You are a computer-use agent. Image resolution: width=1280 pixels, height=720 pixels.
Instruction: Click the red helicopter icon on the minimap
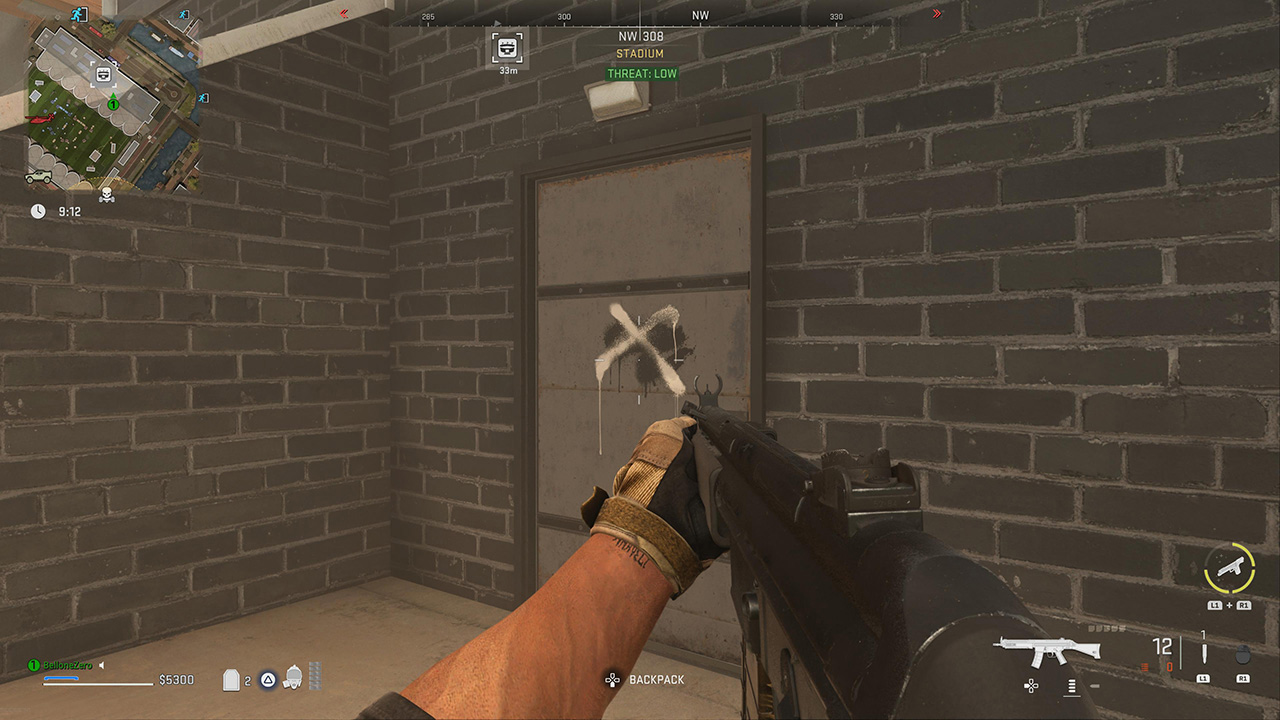(x=40, y=121)
